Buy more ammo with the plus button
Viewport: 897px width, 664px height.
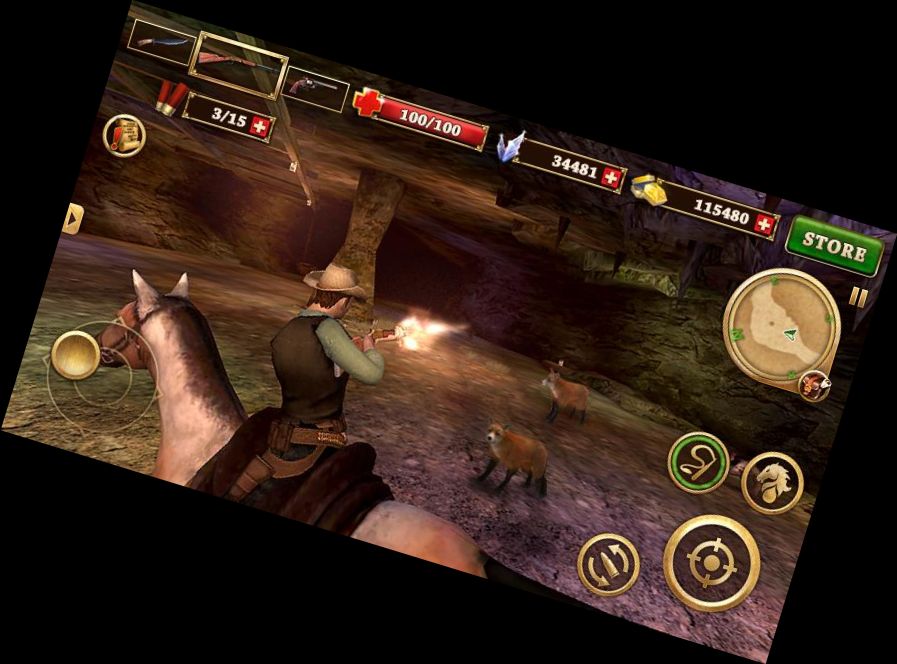tap(261, 127)
